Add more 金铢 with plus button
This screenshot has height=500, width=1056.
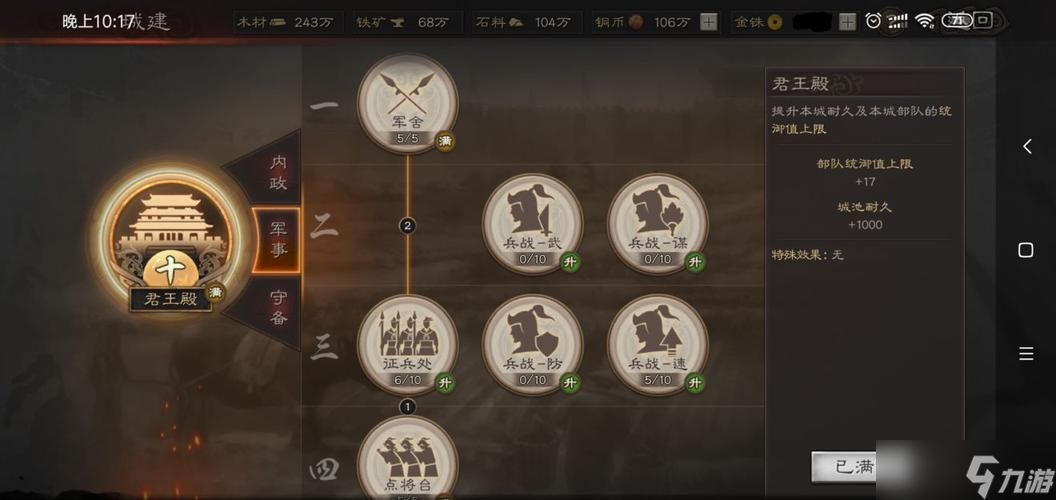(x=847, y=22)
